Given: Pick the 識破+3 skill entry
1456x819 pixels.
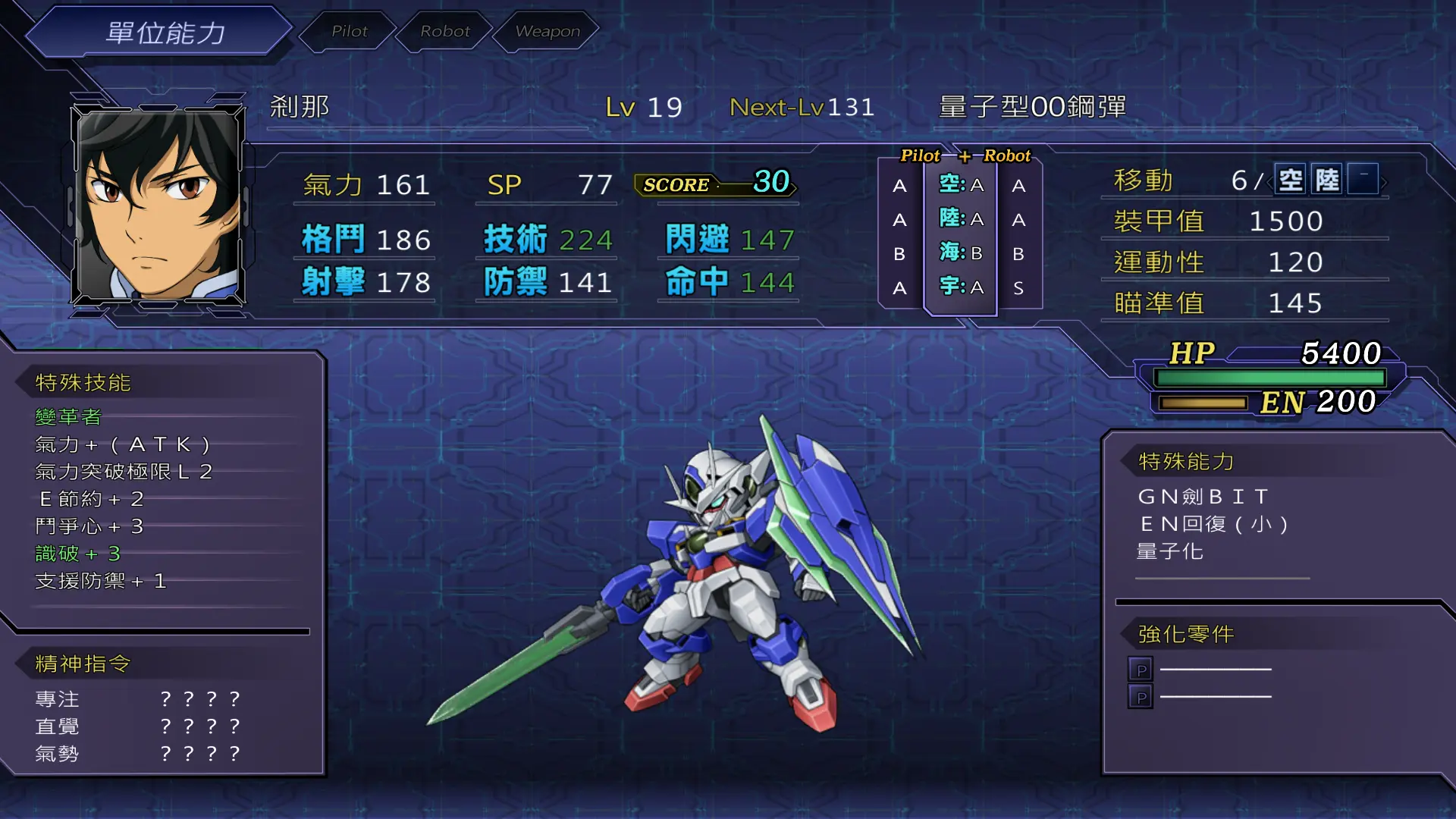Looking at the screenshot, I should (x=78, y=554).
